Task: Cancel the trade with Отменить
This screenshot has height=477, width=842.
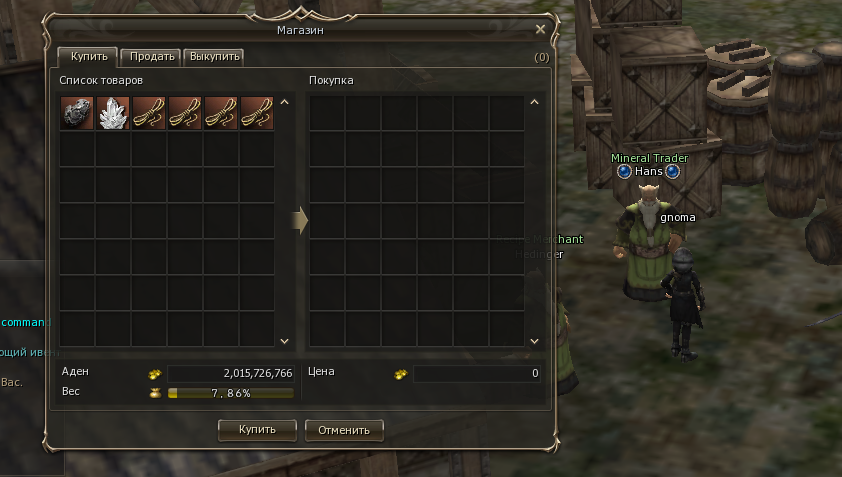Action: [344, 430]
